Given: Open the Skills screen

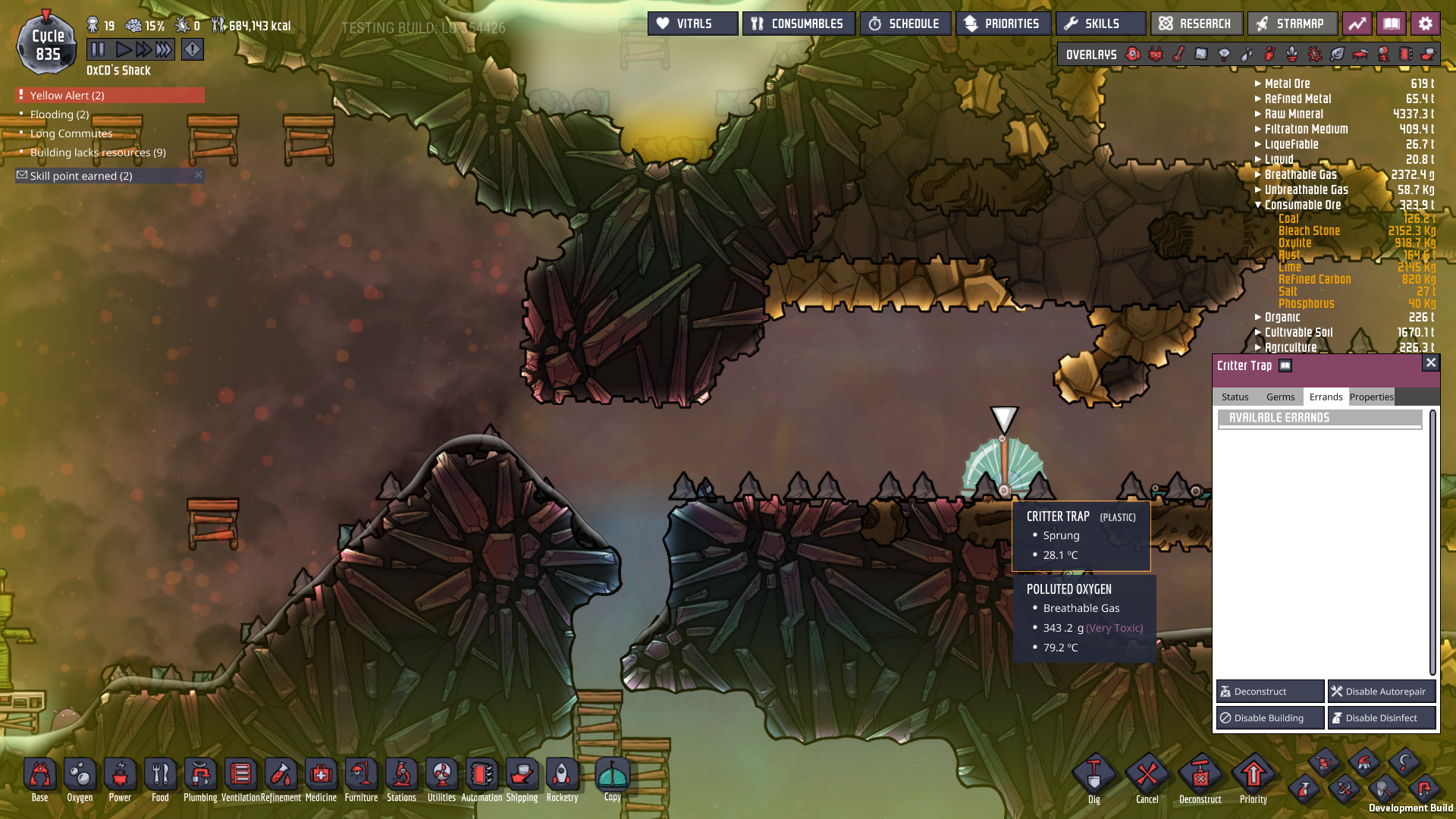Looking at the screenshot, I should [x=1100, y=24].
